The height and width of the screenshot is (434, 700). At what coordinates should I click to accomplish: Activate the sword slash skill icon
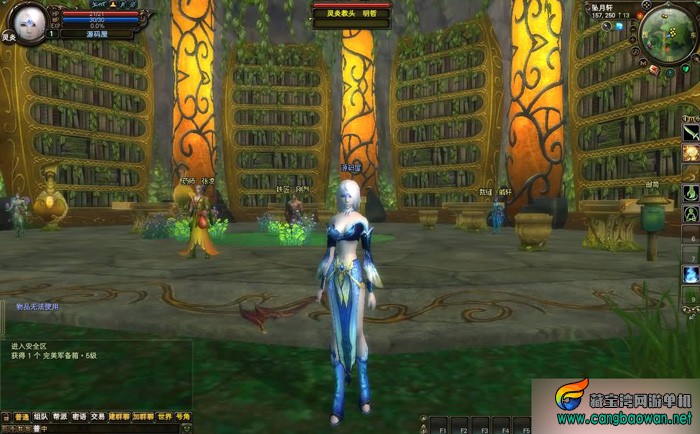(690, 132)
